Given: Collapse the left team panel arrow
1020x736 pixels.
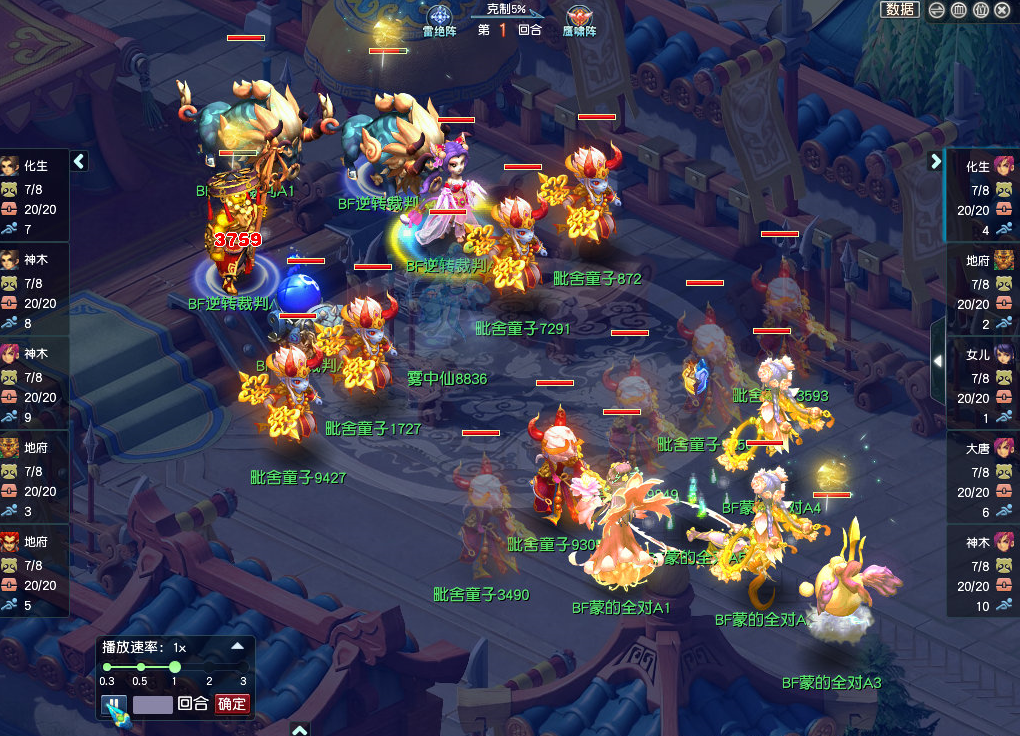Looking at the screenshot, I should 80,161.
